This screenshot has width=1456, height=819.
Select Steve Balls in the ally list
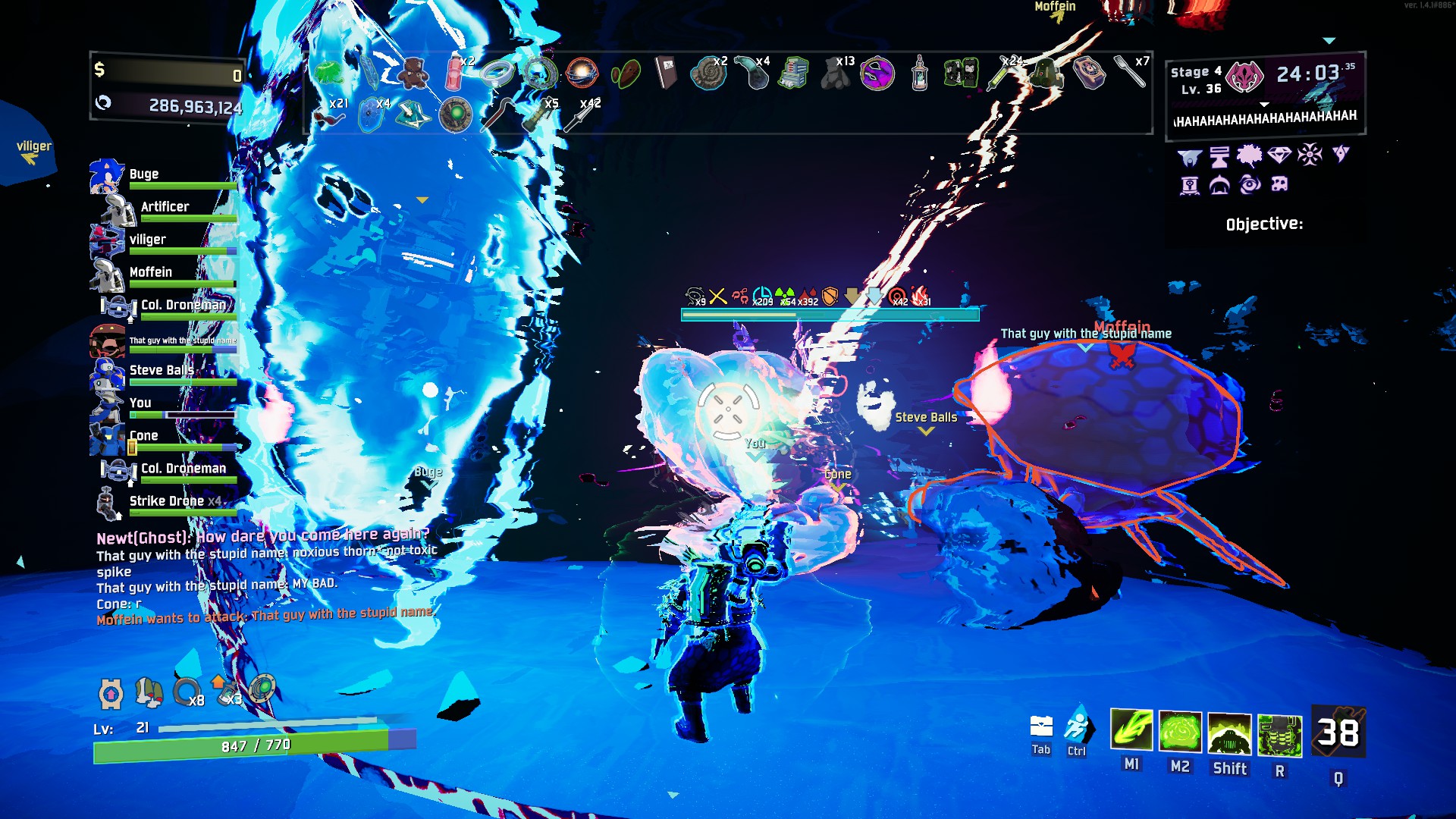tap(160, 370)
